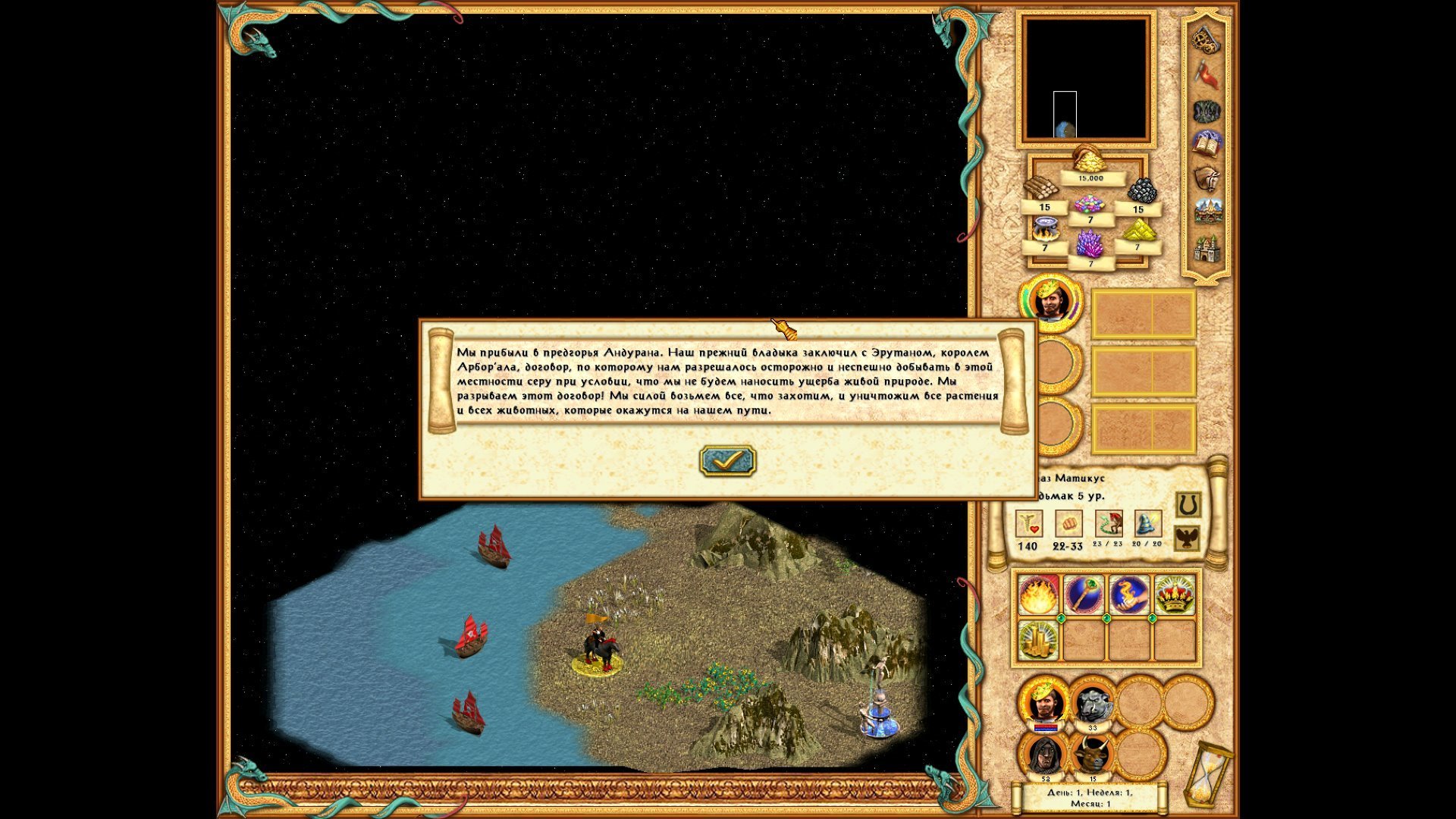The image size is (1456, 819).
Task: Confirm the dialog with the checkmark button
Action: click(x=727, y=460)
